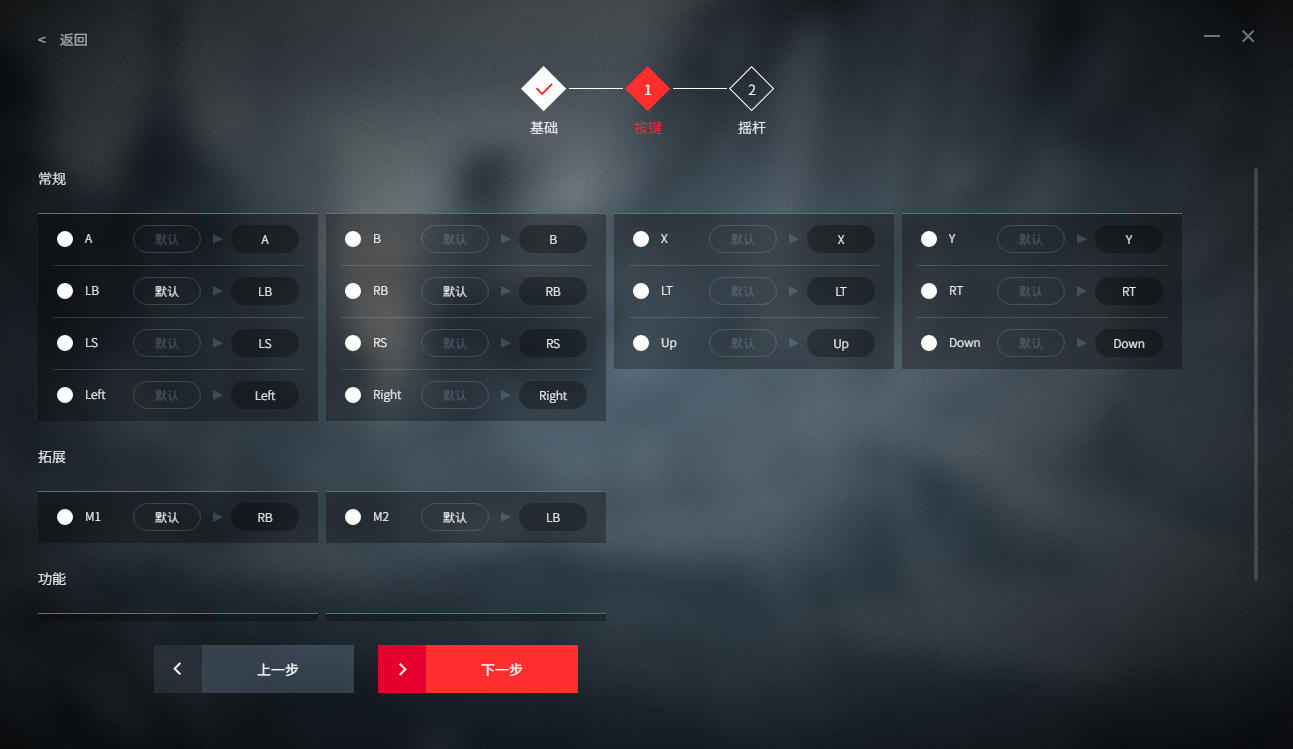The width and height of the screenshot is (1293, 749).
Task: Return to previous step via 上一步
Action: point(254,669)
